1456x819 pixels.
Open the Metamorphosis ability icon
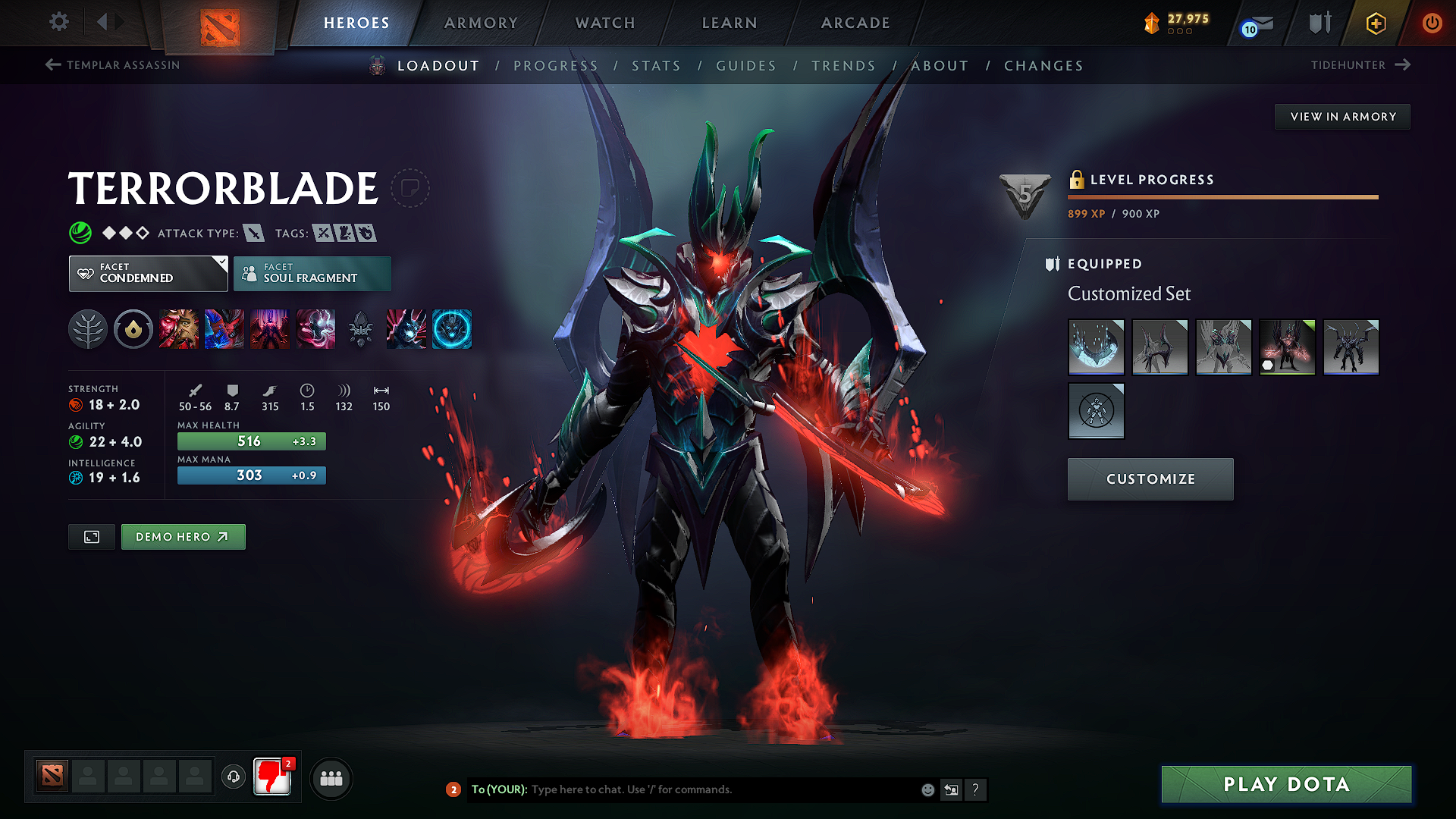click(x=270, y=329)
